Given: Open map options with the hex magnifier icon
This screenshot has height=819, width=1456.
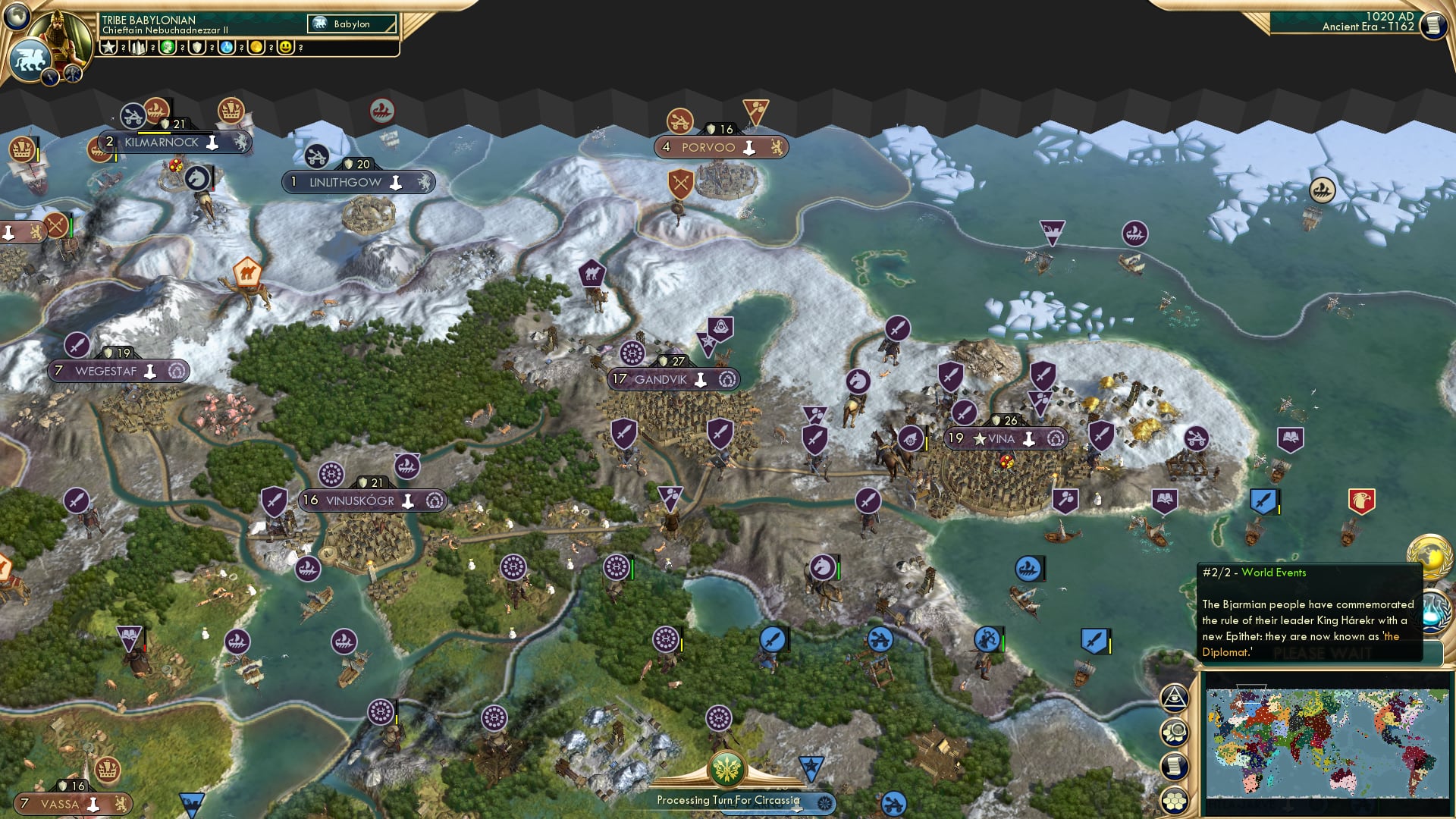Looking at the screenshot, I should pyautogui.click(x=1174, y=730).
